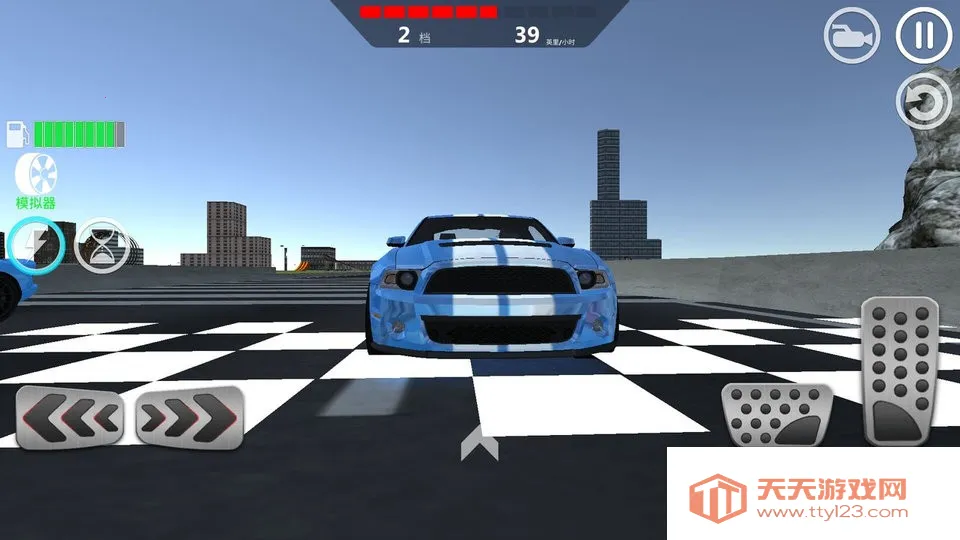Reset the car with the circular arrow

click(x=923, y=101)
